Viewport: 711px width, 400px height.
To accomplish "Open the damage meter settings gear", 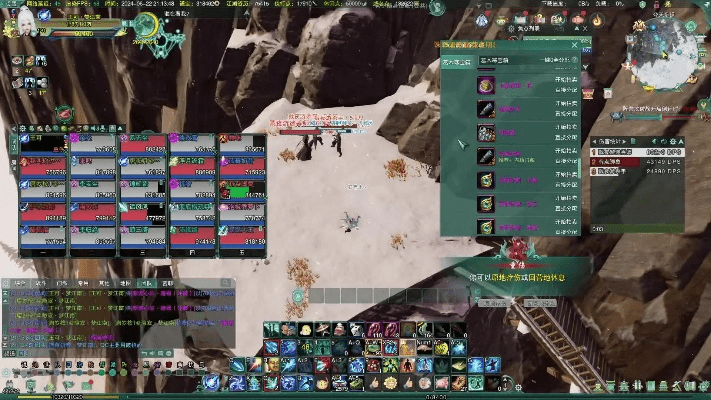I will click(674, 142).
